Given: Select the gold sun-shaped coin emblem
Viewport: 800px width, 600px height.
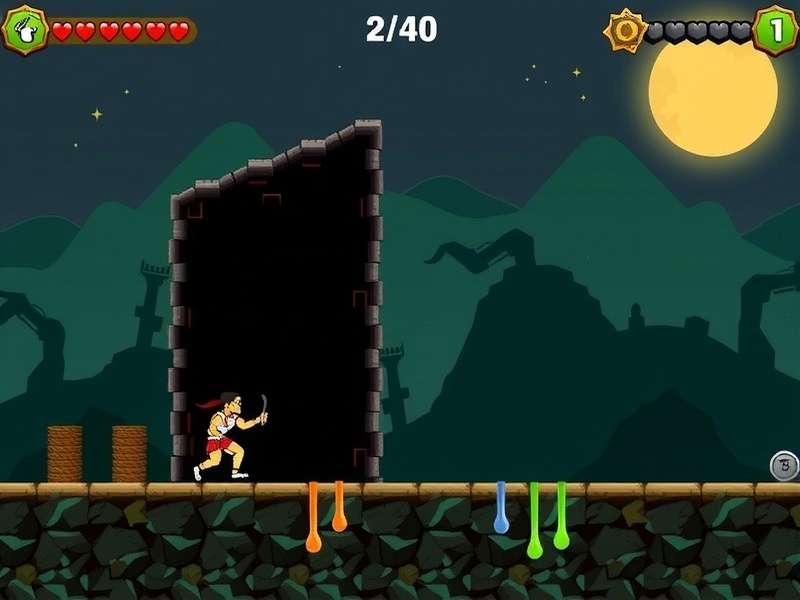Looking at the screenshot, I should click(626, 31).
